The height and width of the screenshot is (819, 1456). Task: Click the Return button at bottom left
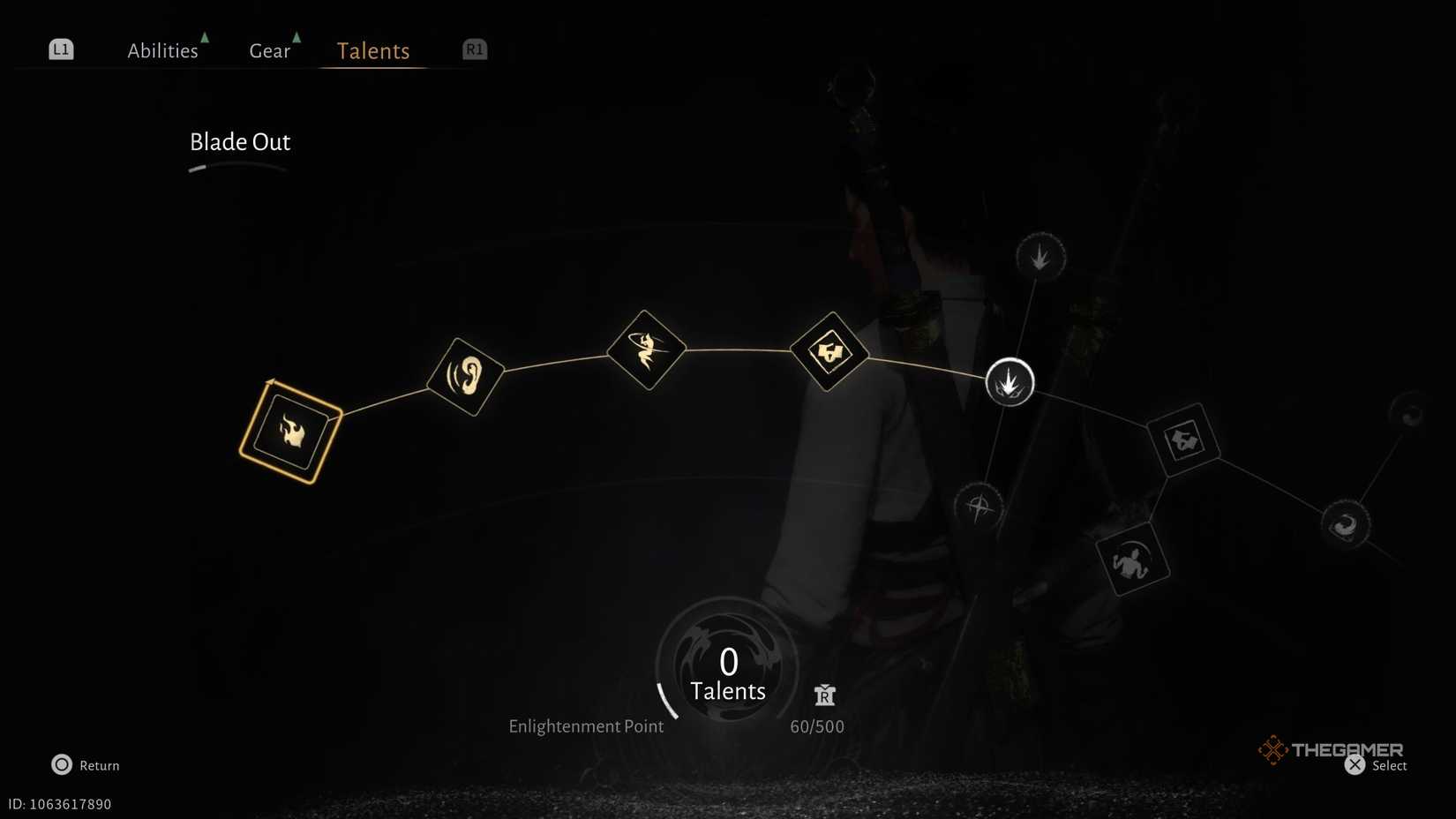[x=85, y=765]
